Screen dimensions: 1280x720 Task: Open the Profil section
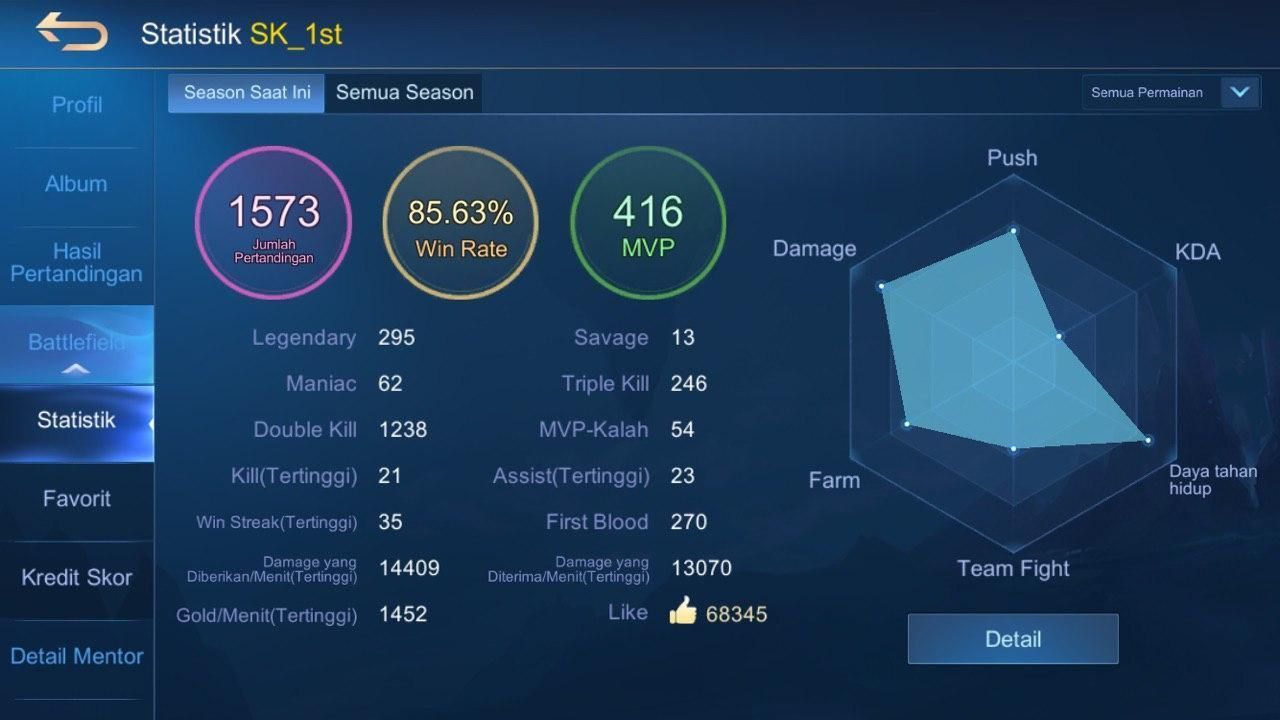tap(78, 104)
